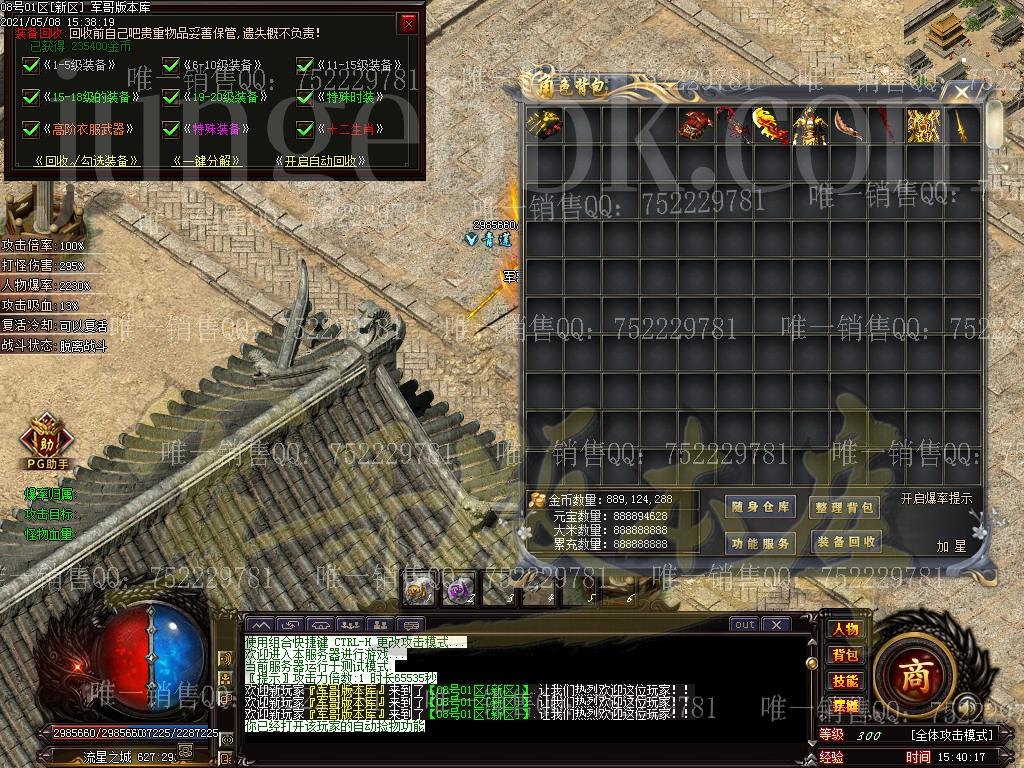Open the 随身仓库 portable warehouse
Image resolution: width=1024 pixels, height=768 pixels.
click(x=761, y=507)
